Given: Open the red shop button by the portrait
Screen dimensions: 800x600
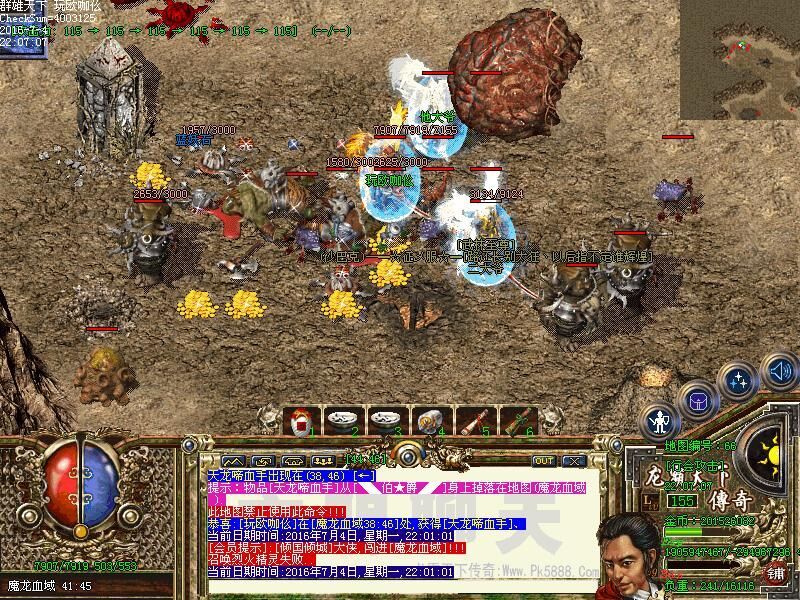Looking at the screenshot, I should [x=776, y=574].
